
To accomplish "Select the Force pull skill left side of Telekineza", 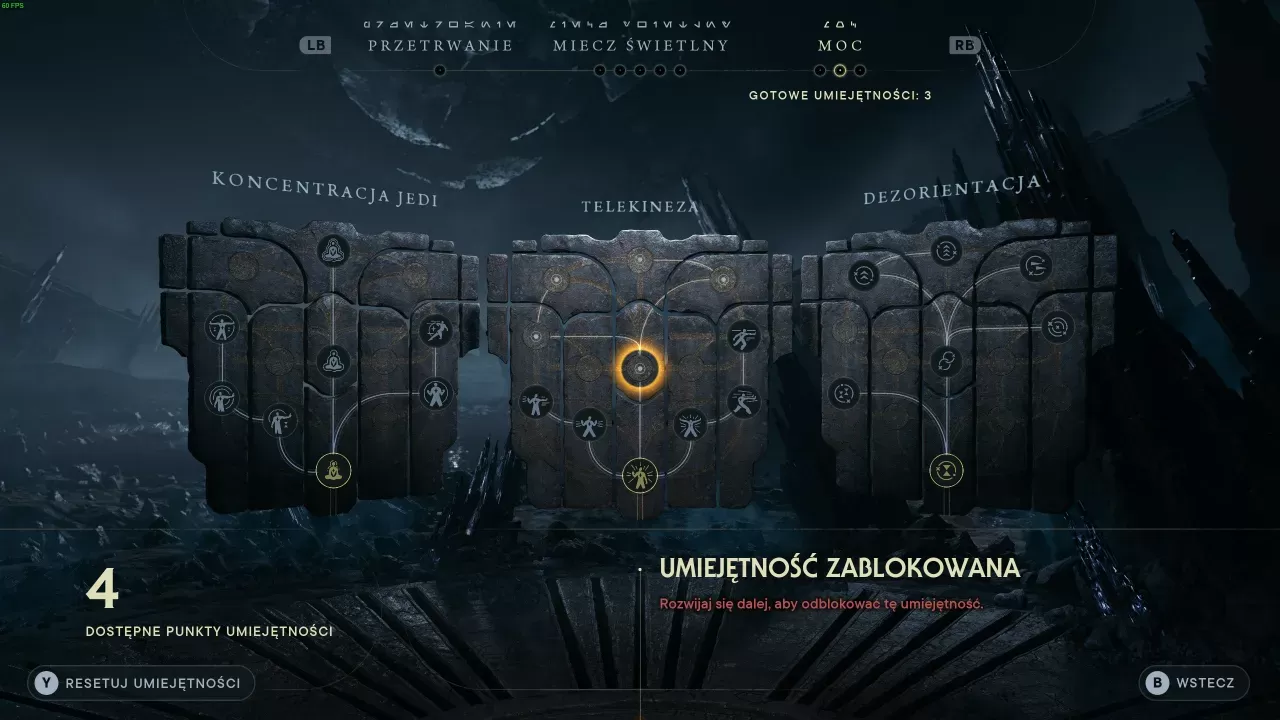I will [537, 402].
